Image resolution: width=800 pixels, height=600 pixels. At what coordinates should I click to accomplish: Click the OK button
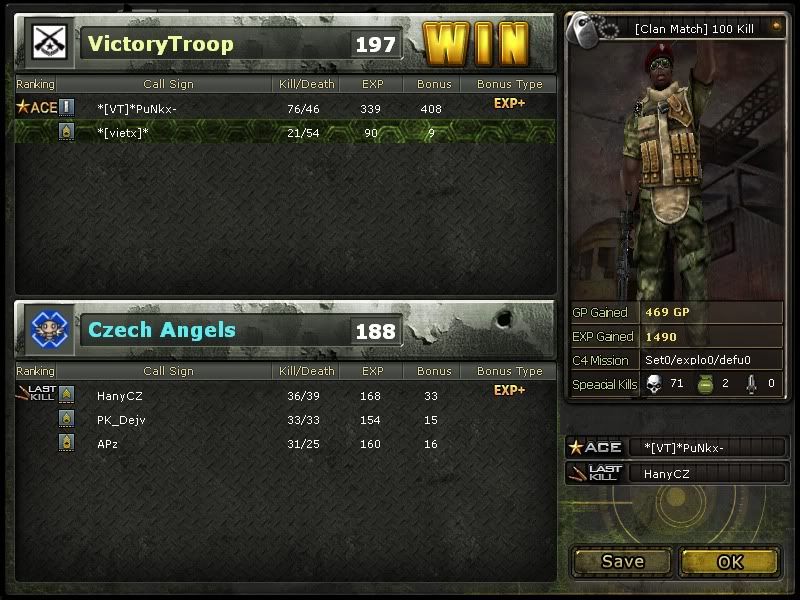(x=729, y=562)
